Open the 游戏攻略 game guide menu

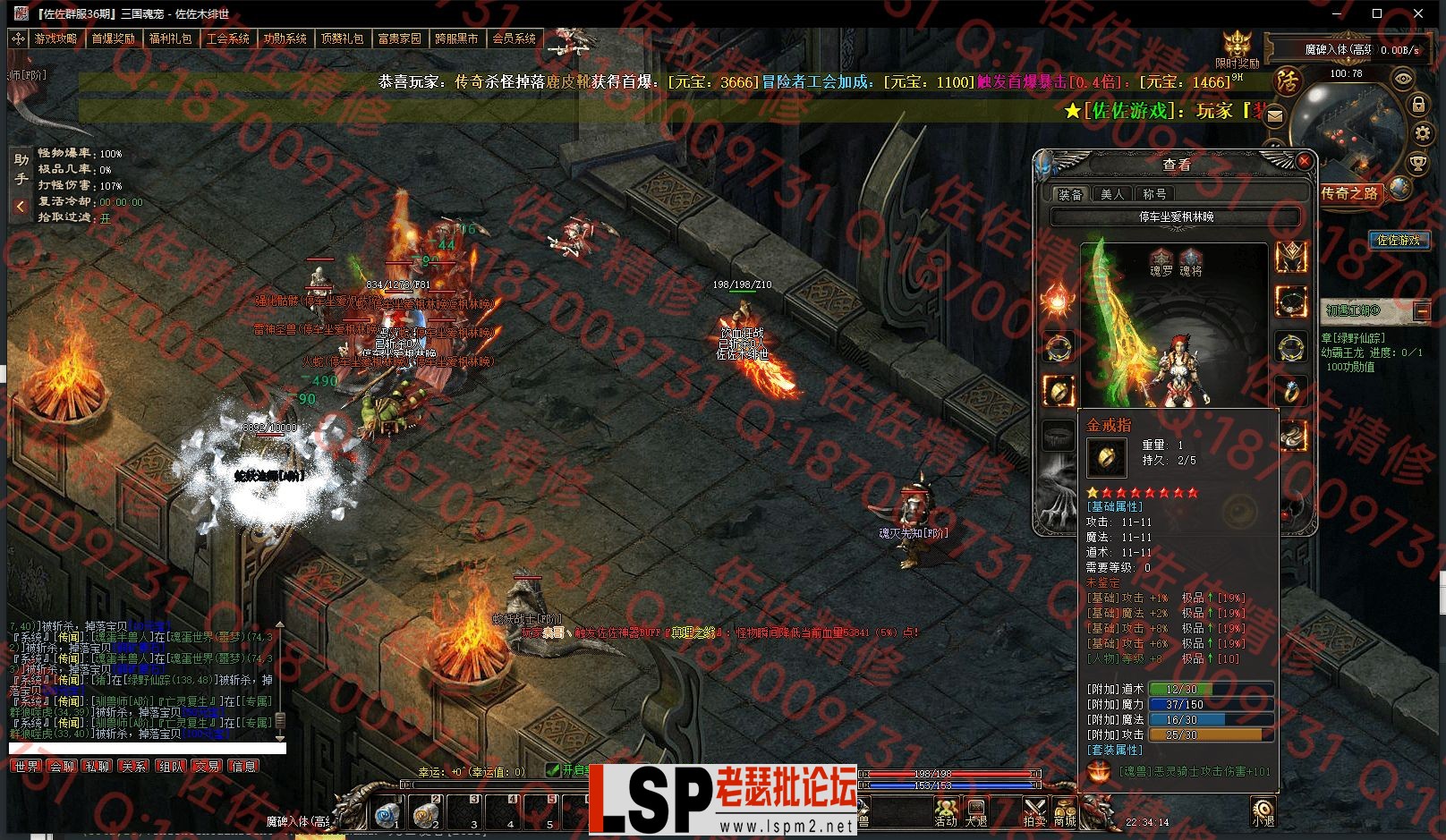(55, 38)
